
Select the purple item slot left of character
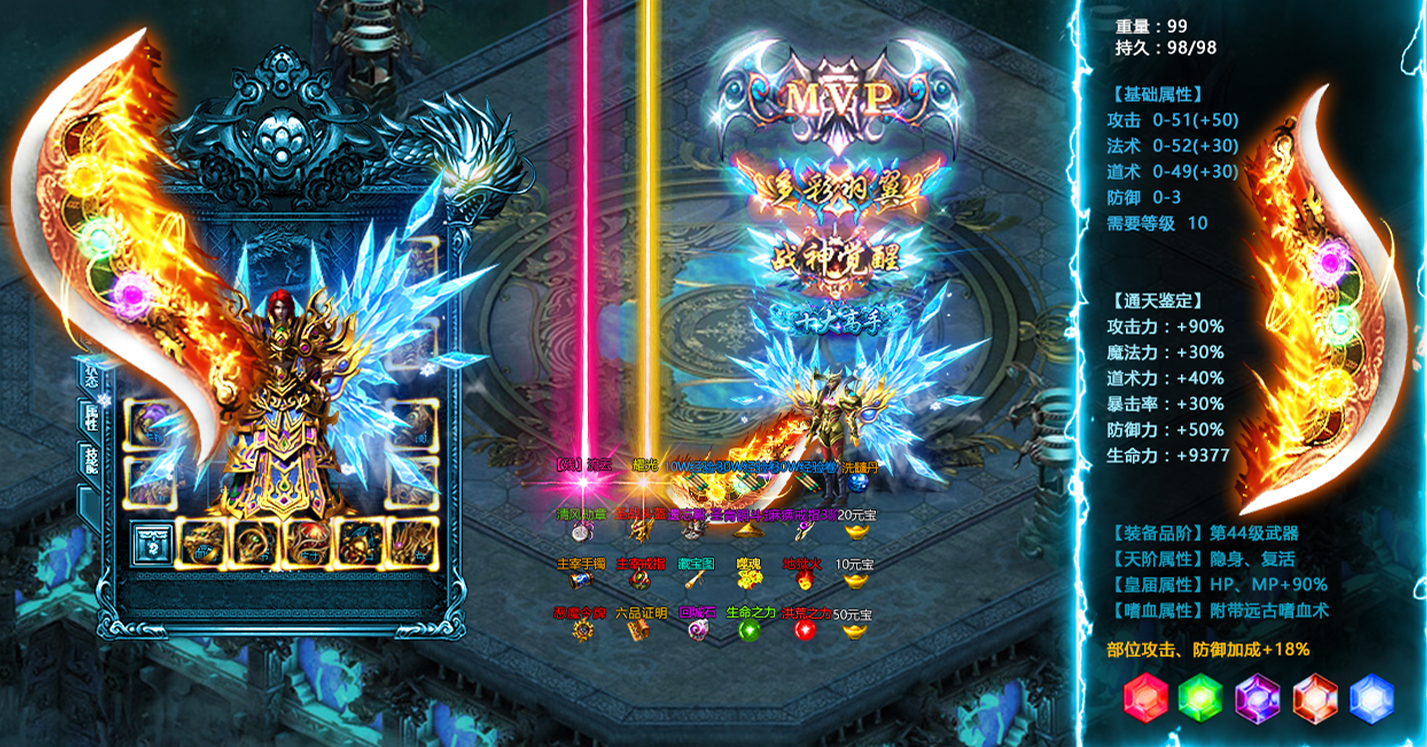point(150,425)
